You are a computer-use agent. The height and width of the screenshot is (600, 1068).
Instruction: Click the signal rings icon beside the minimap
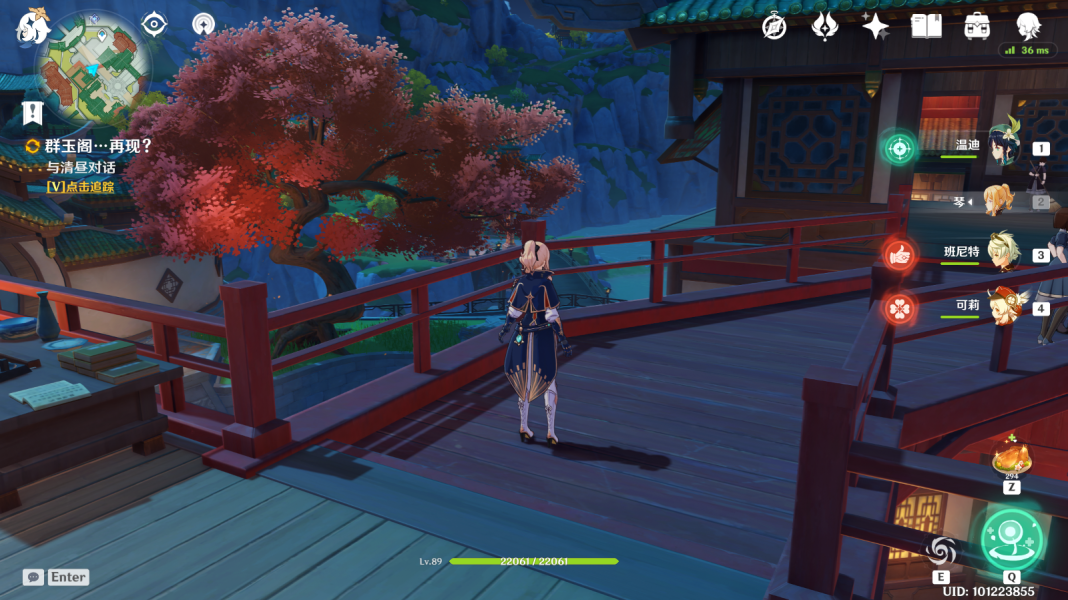(203, 23)
